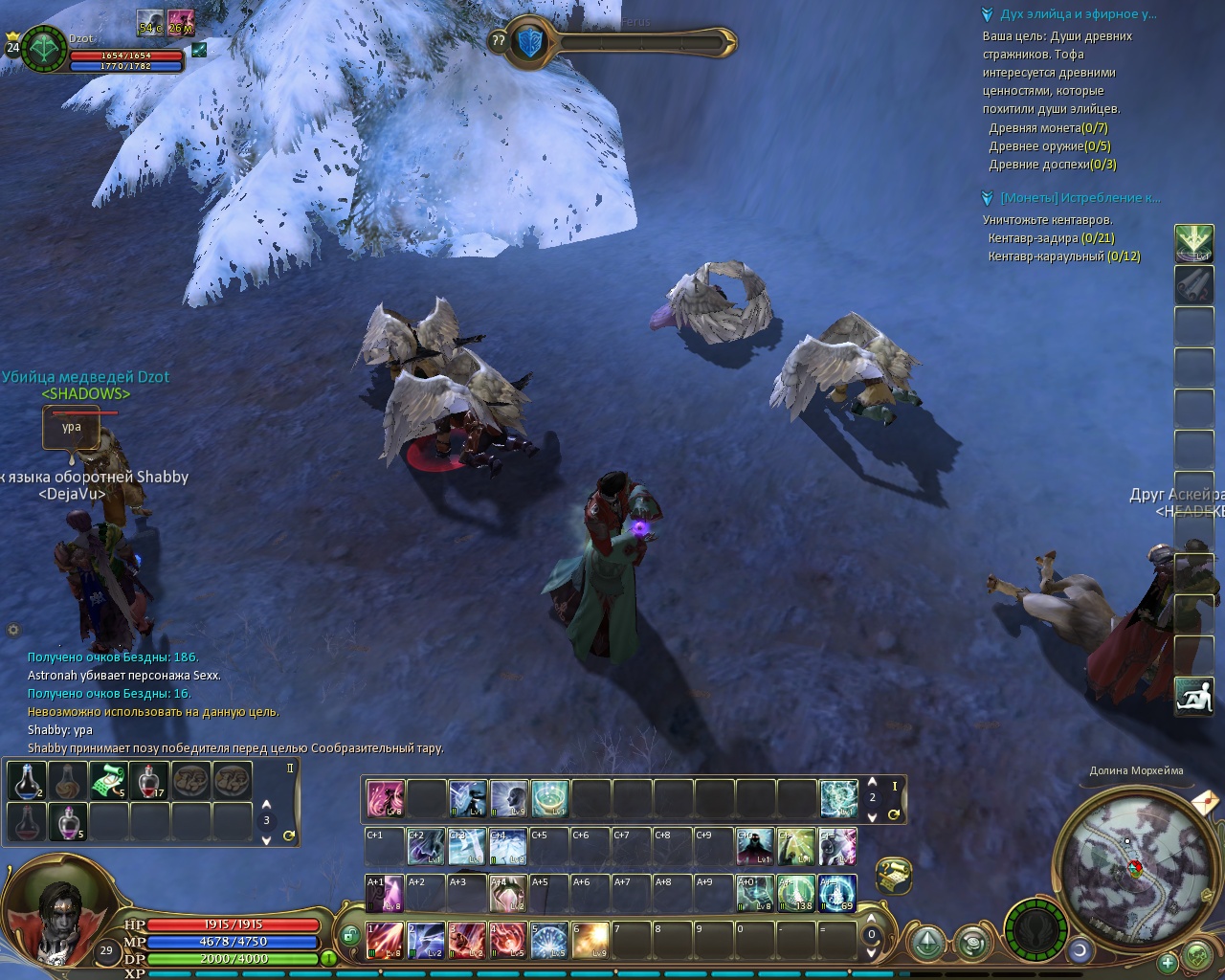Use the purple potion with count 5
1225x980 pixels.
[x=68, y=822]
